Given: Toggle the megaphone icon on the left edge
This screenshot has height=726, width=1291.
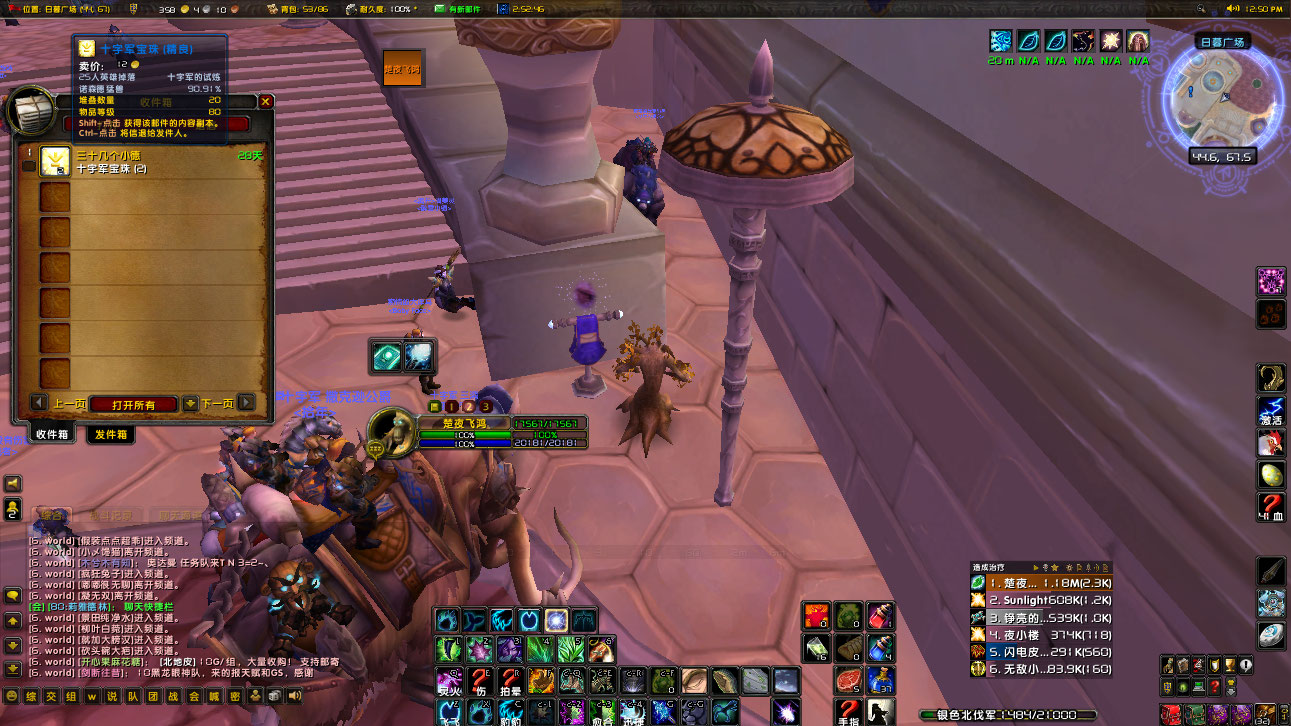Looking at the screenshot, I should (11, 482).
